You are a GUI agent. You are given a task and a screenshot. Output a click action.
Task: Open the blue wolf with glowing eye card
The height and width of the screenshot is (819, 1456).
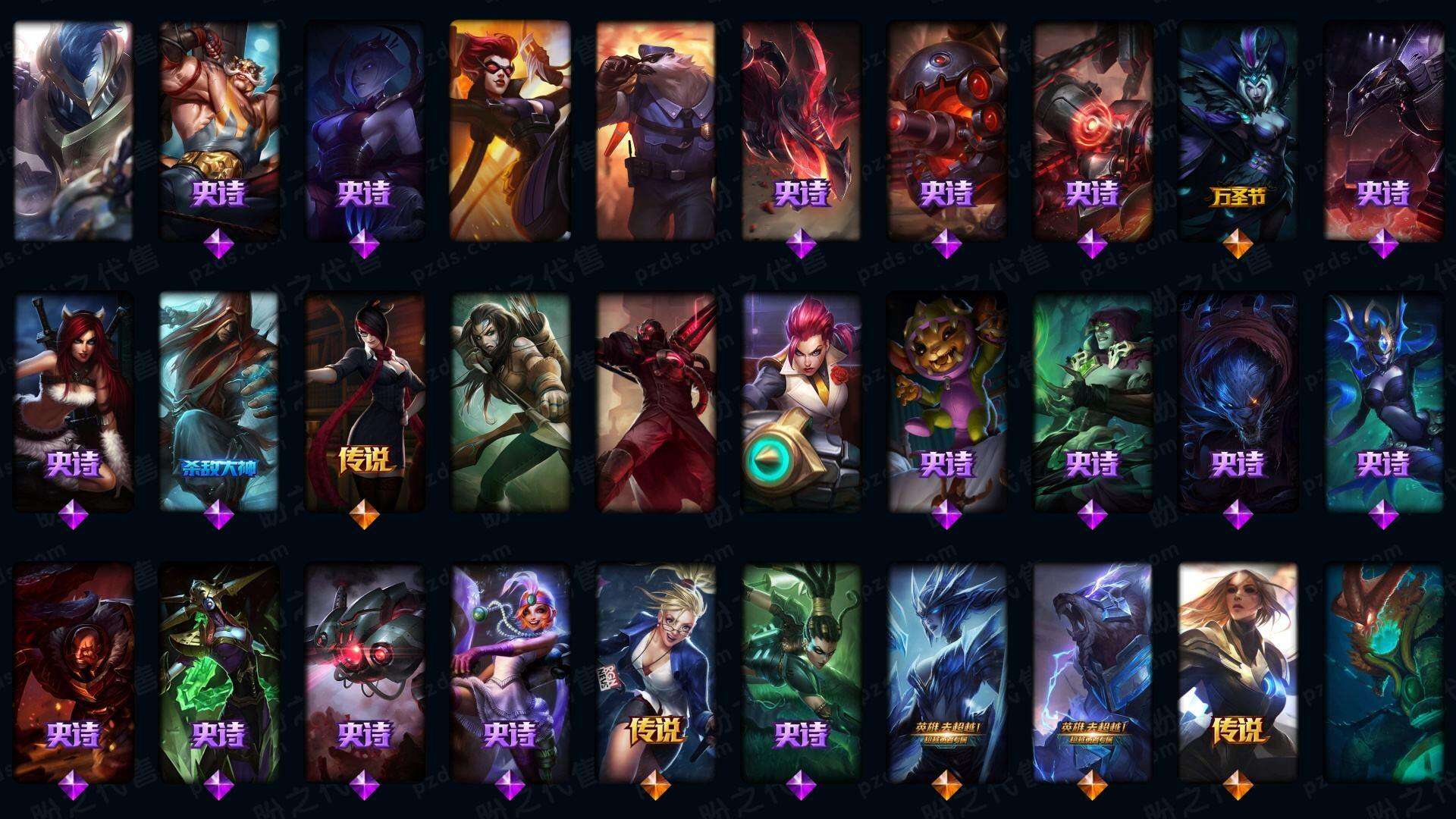point(1238,402)
